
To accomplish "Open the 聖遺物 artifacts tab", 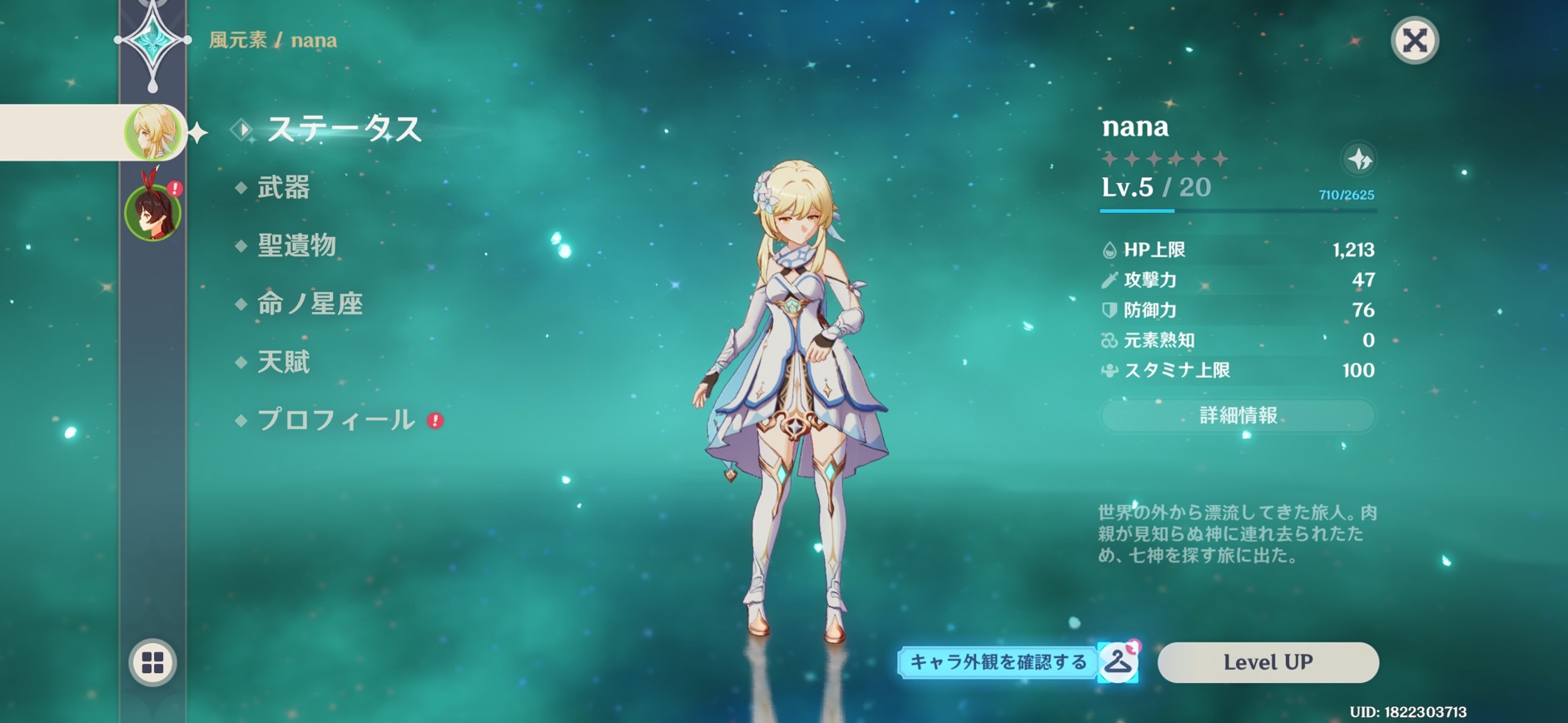I will tap(296, 245).
